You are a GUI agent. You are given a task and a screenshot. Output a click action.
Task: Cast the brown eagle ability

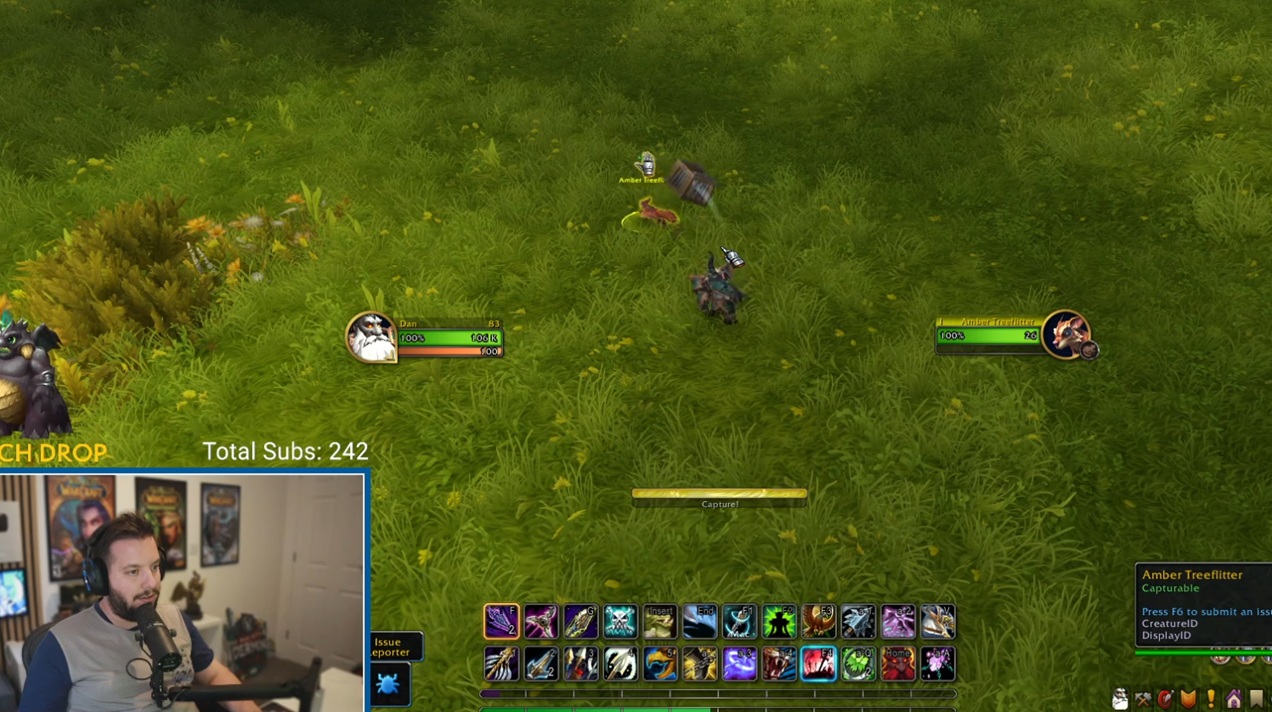pos(818,622)
